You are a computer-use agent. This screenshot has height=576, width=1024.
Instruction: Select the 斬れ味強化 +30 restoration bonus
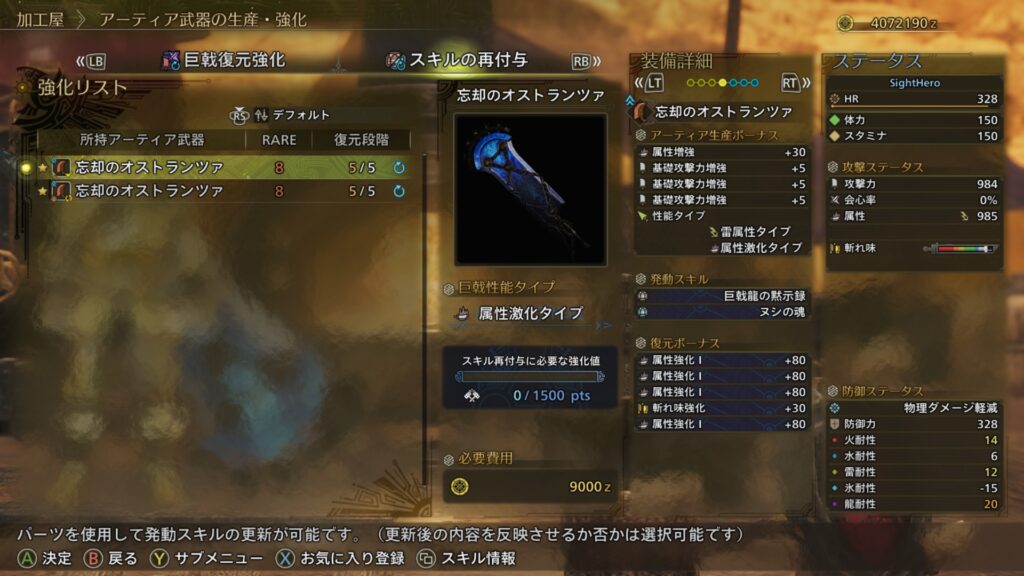tap(722, 408)
